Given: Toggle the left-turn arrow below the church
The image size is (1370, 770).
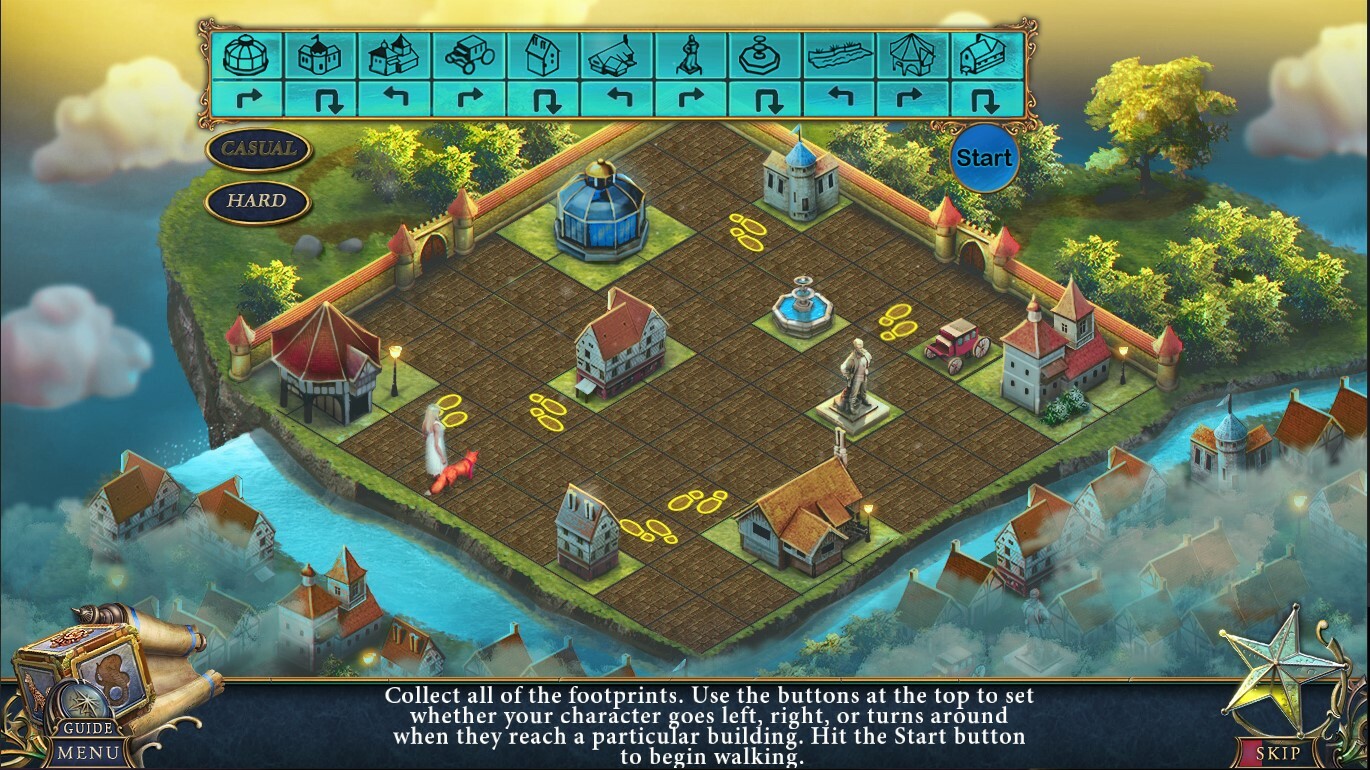Looking at the screenshot, I should tap(395, 100).
